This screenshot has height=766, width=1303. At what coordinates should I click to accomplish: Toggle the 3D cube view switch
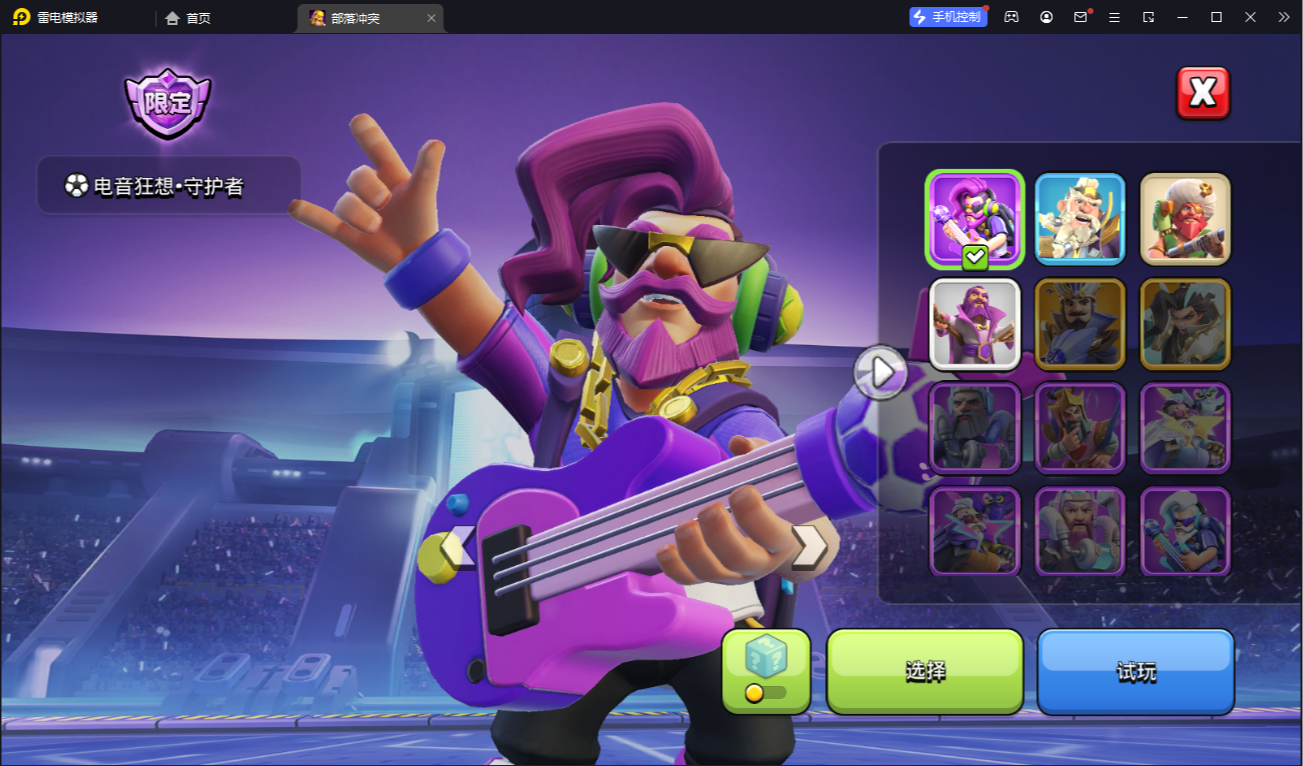point(766,672)
